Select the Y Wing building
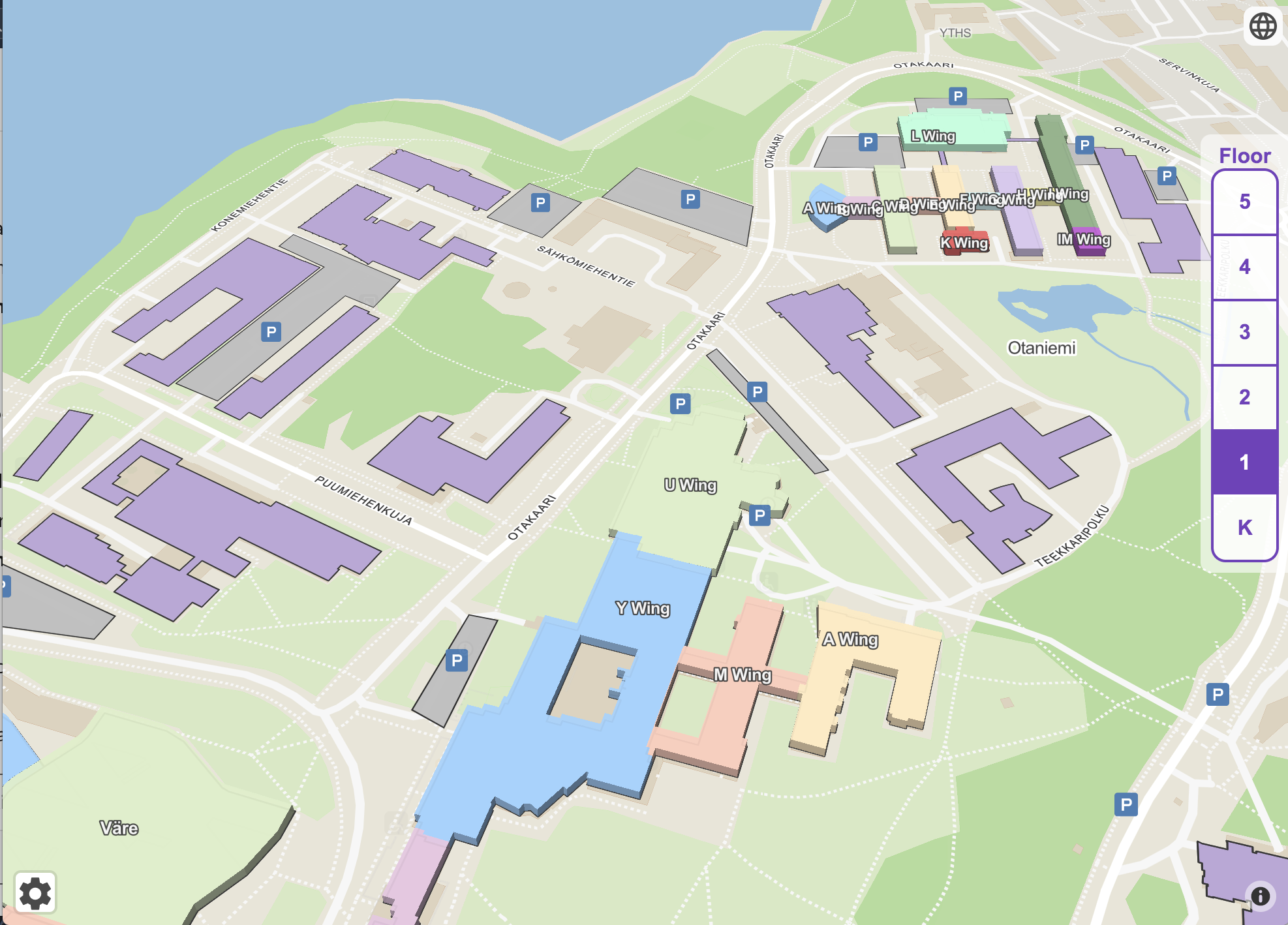The width and height of the screenshot is (1288, 925). (x=643, y=608)
